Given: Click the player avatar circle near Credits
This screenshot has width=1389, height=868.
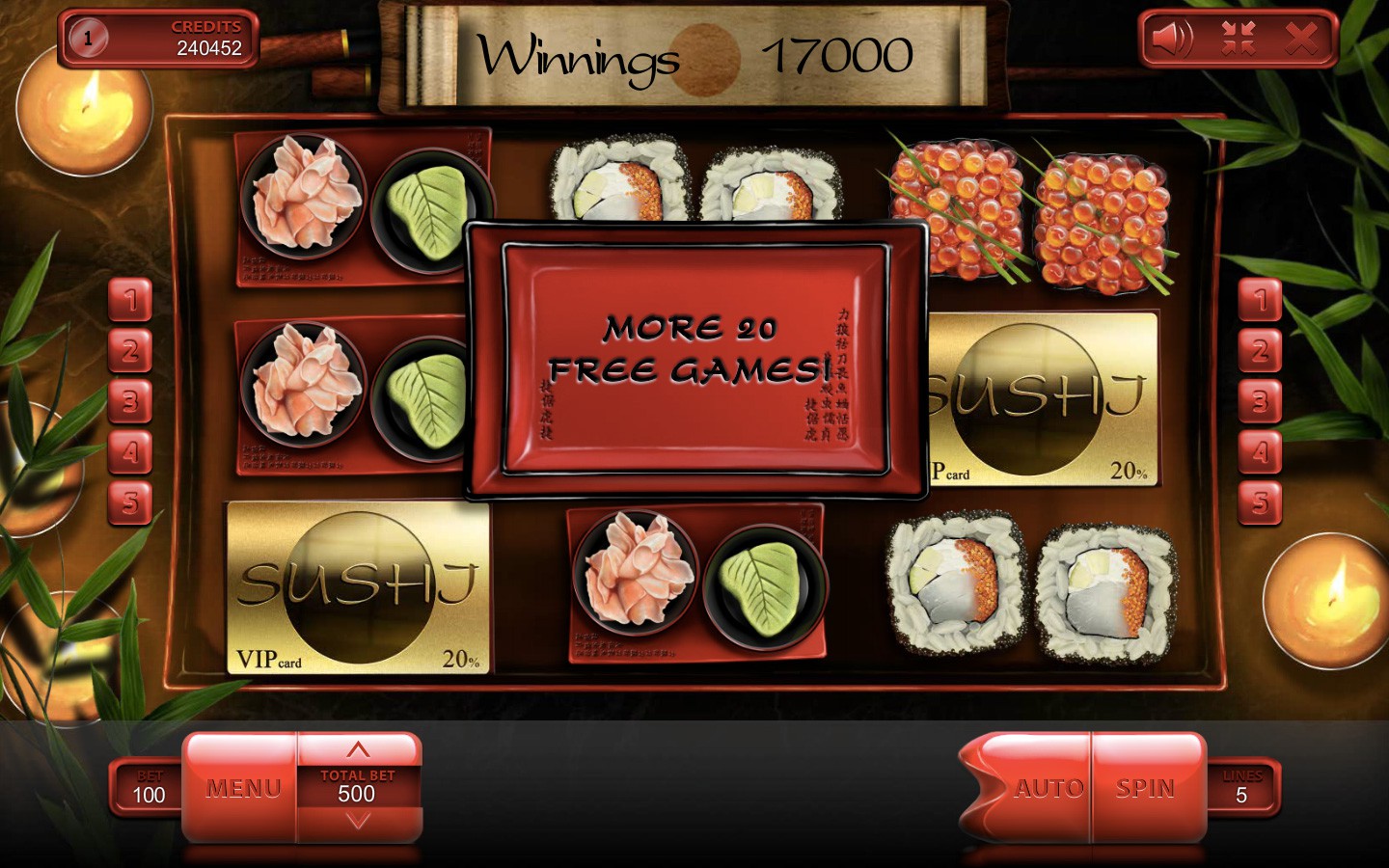Looking at the screenshot, I should [x=89, y=40].
